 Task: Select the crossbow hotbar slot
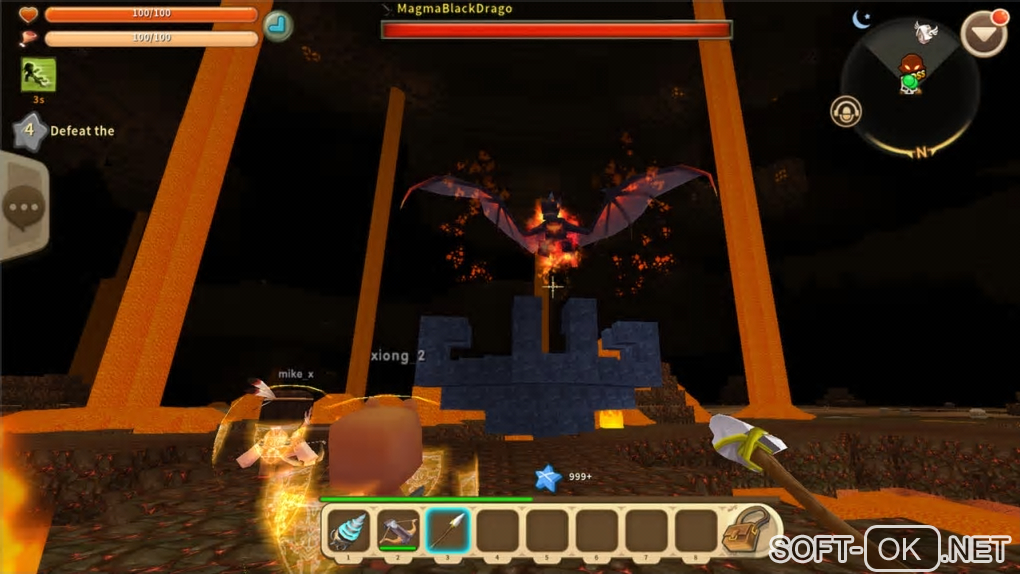(398, 530)
